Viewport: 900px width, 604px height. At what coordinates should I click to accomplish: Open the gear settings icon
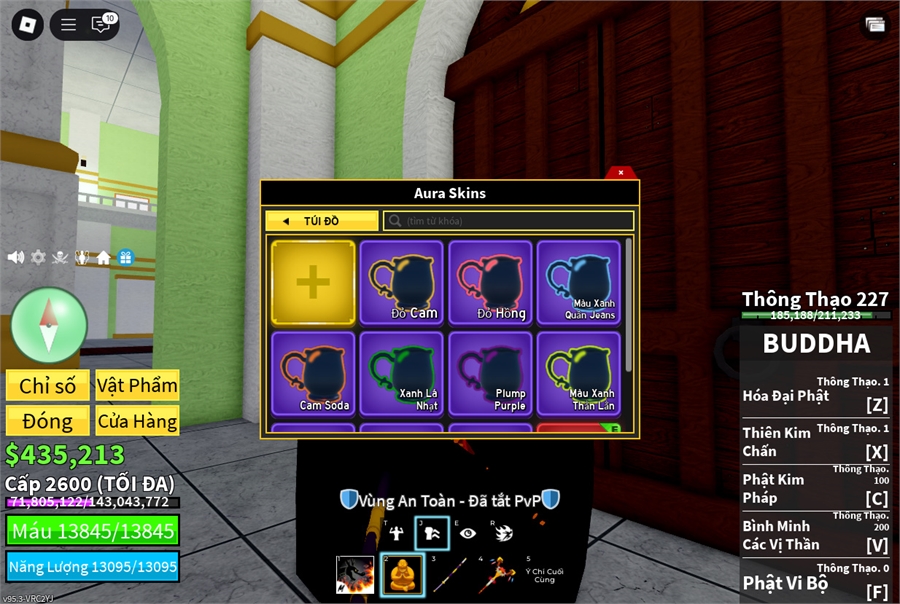pyautogui.click(x=38, y=257)
